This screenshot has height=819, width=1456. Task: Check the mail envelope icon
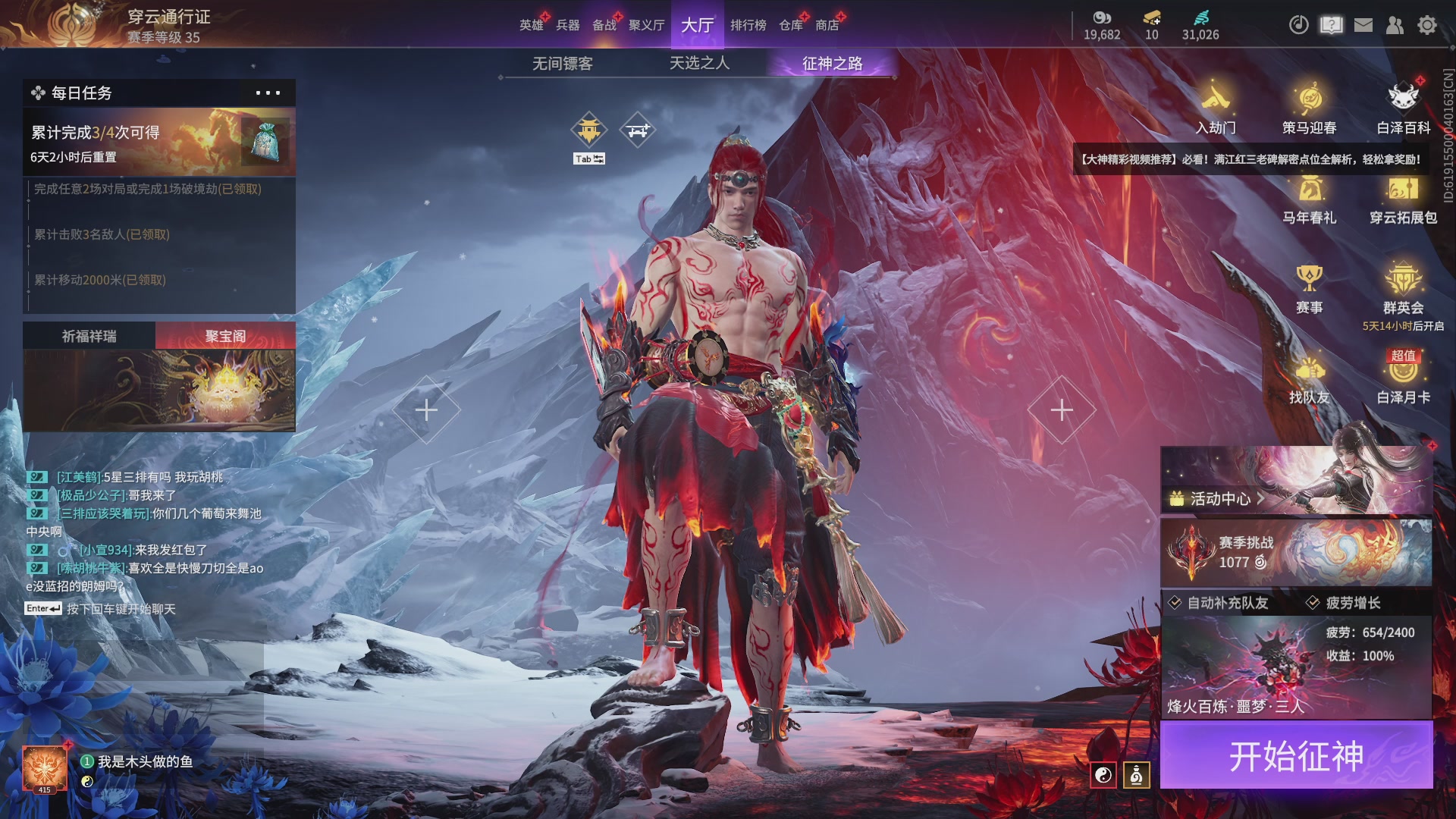(x=1363, y=25)
